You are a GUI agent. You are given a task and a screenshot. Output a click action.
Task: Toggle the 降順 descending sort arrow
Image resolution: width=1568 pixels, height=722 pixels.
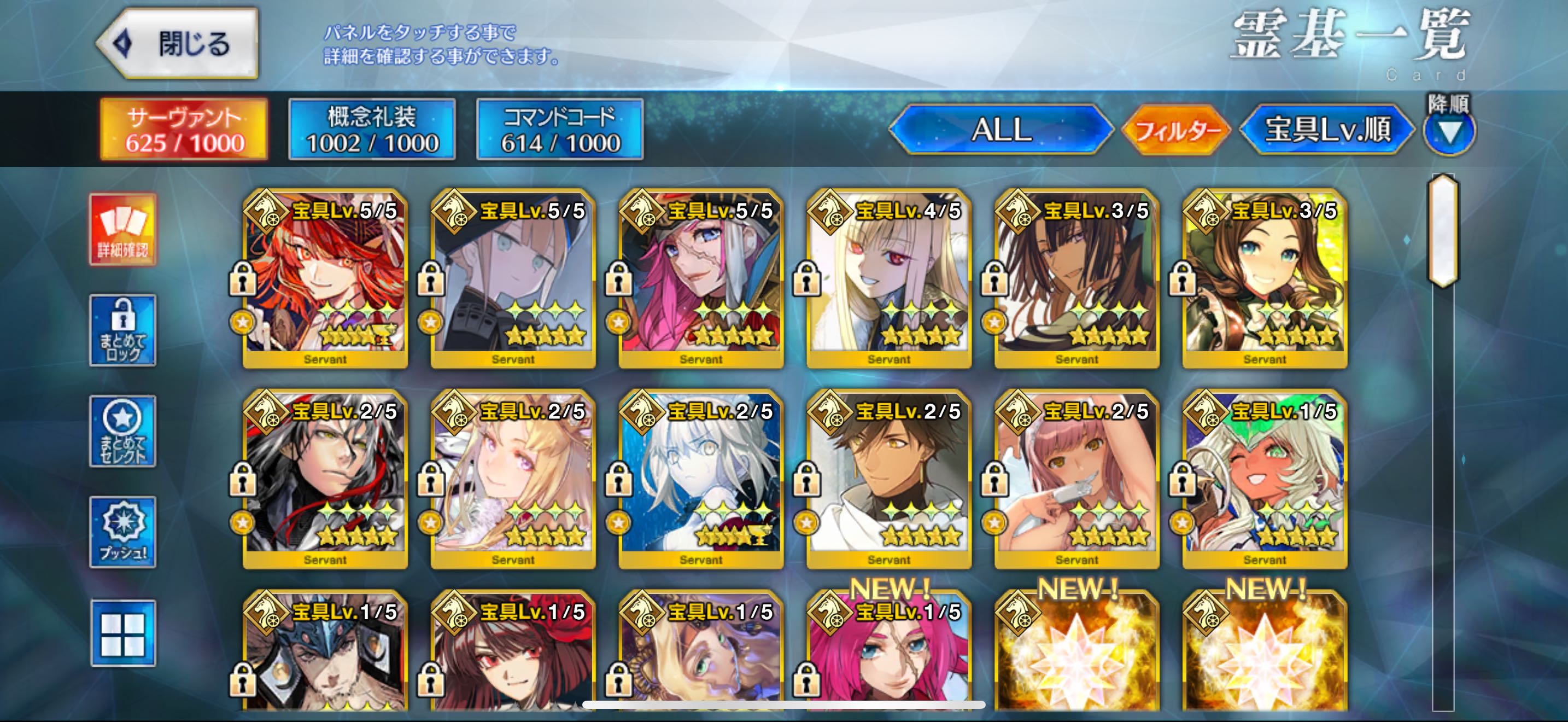pyautogui.click(x=1449, y=131)
